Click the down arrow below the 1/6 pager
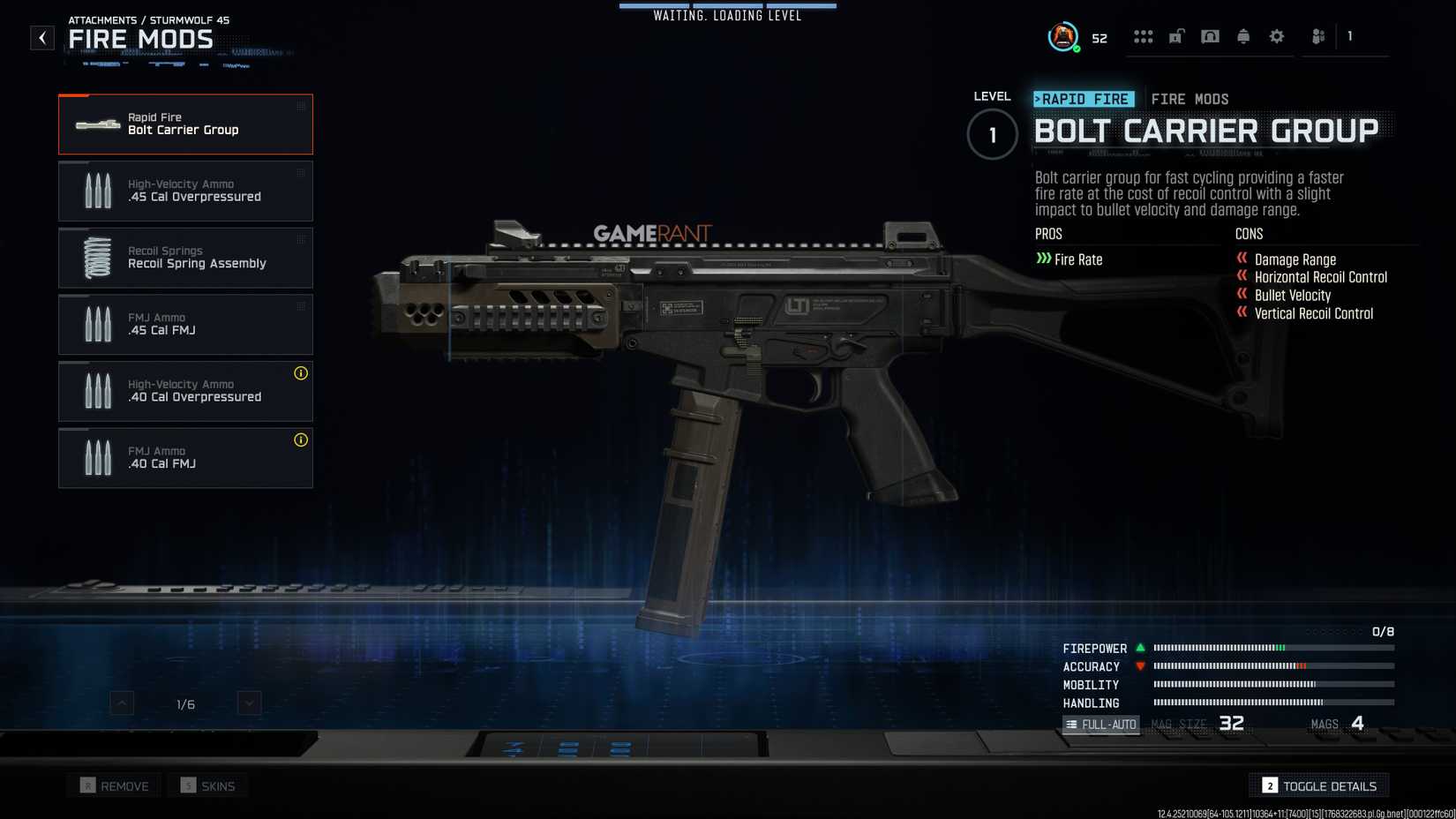 point(248,703)
